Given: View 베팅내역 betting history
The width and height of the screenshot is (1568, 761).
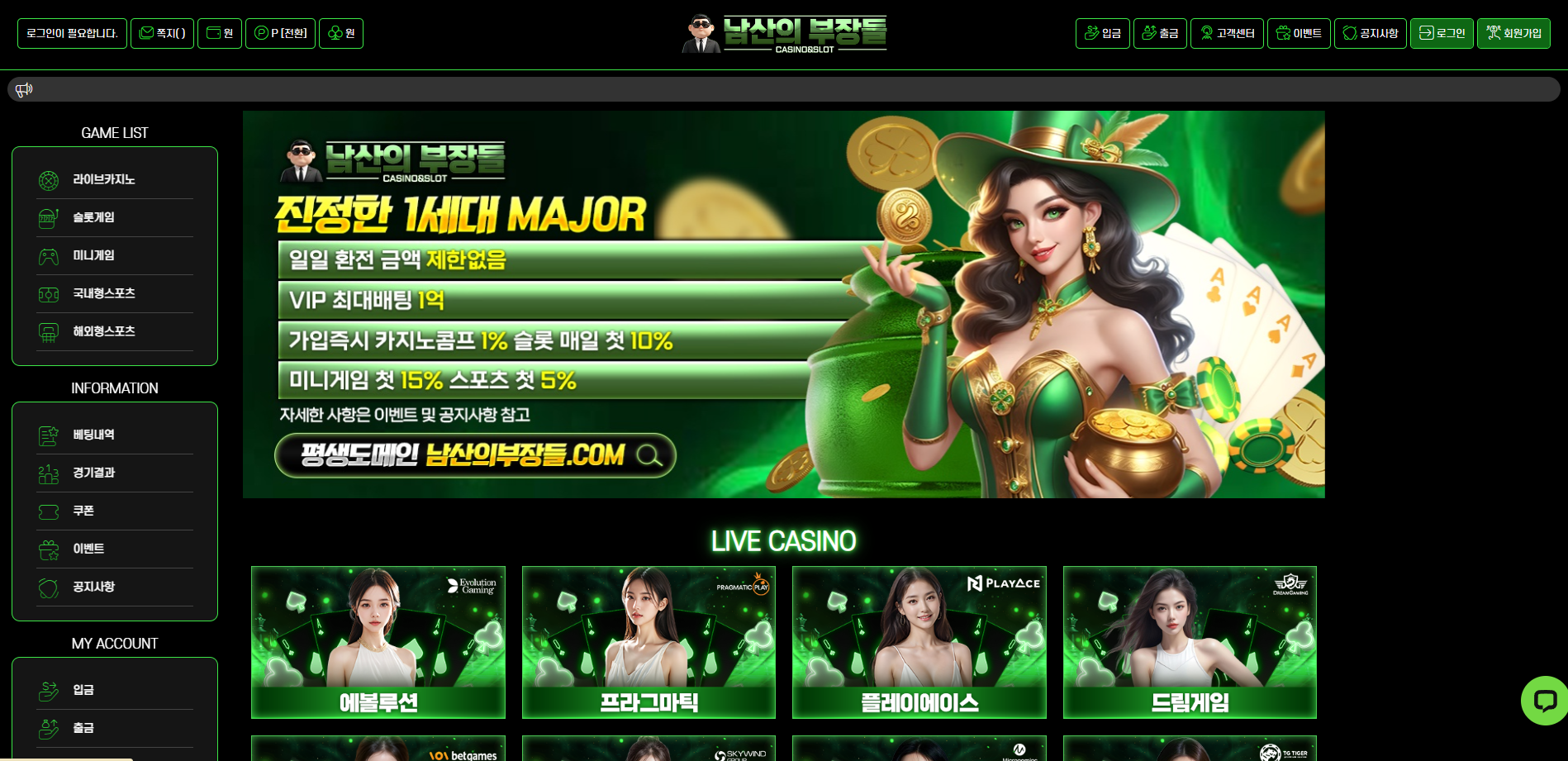Looking at the screenshot, I should (x=94, y=435).
